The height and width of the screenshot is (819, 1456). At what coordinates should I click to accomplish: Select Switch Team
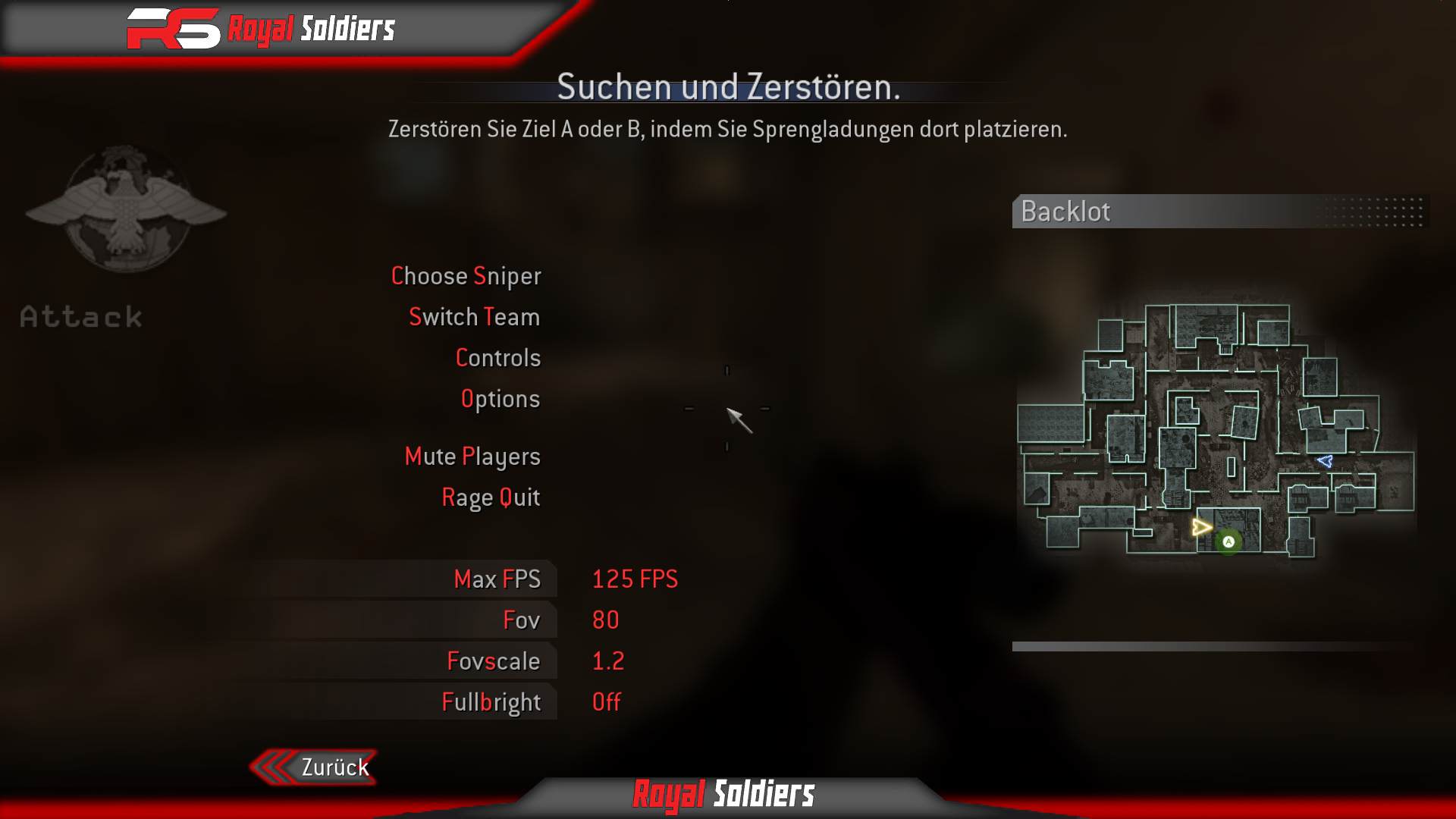coord(474,317)
